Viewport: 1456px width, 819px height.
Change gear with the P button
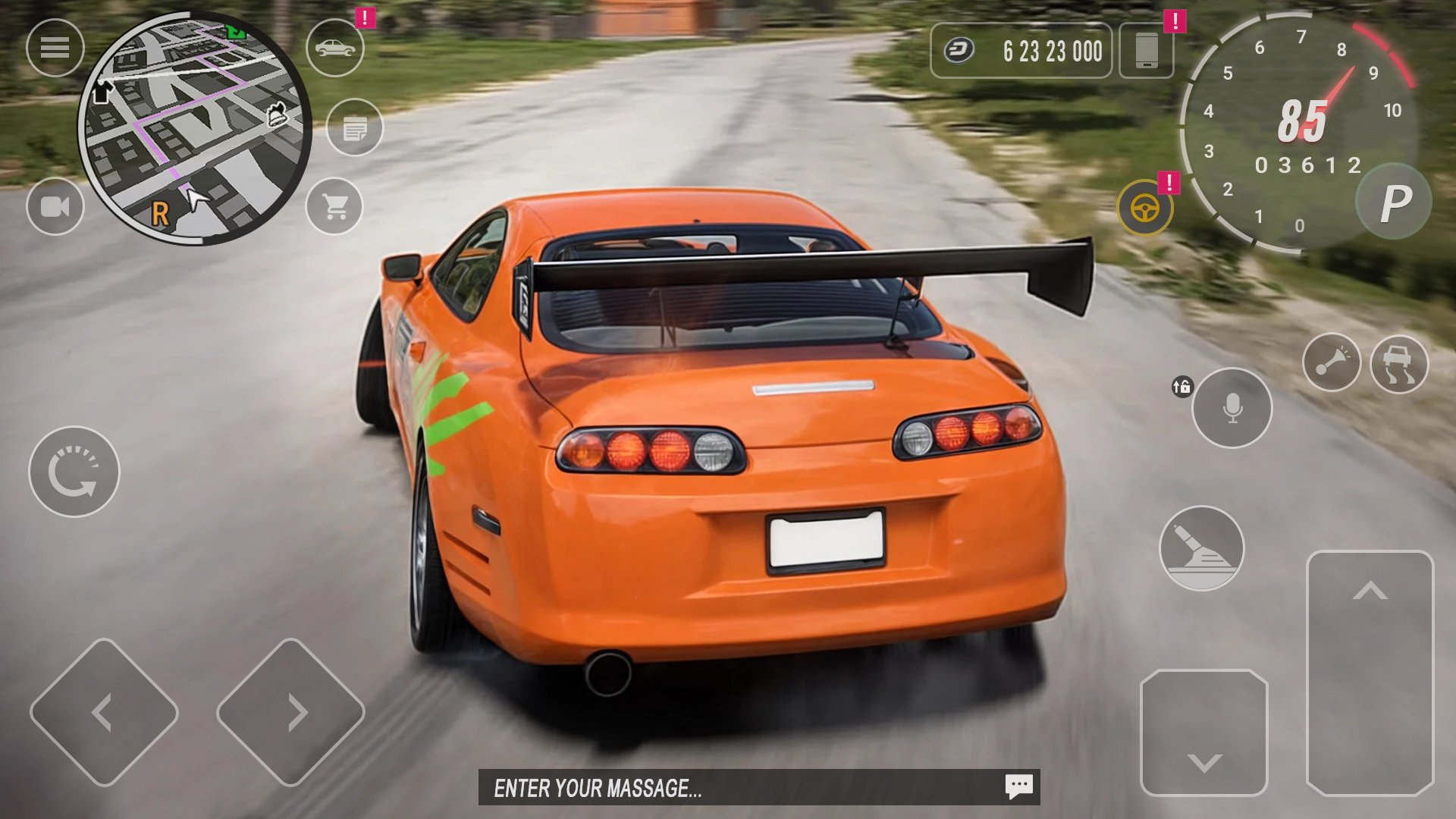pyautogui.click(x=1394, y=202)
